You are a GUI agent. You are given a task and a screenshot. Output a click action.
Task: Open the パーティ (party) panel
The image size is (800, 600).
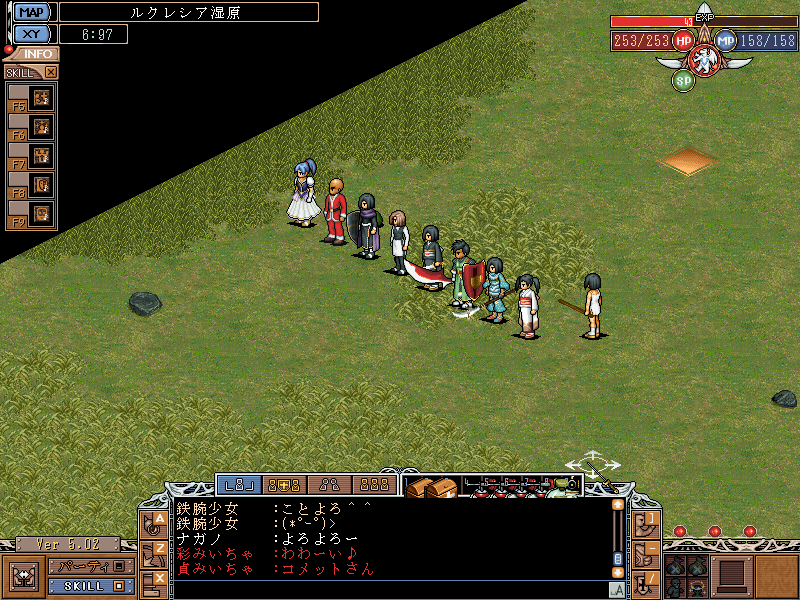tap(90, 566)
